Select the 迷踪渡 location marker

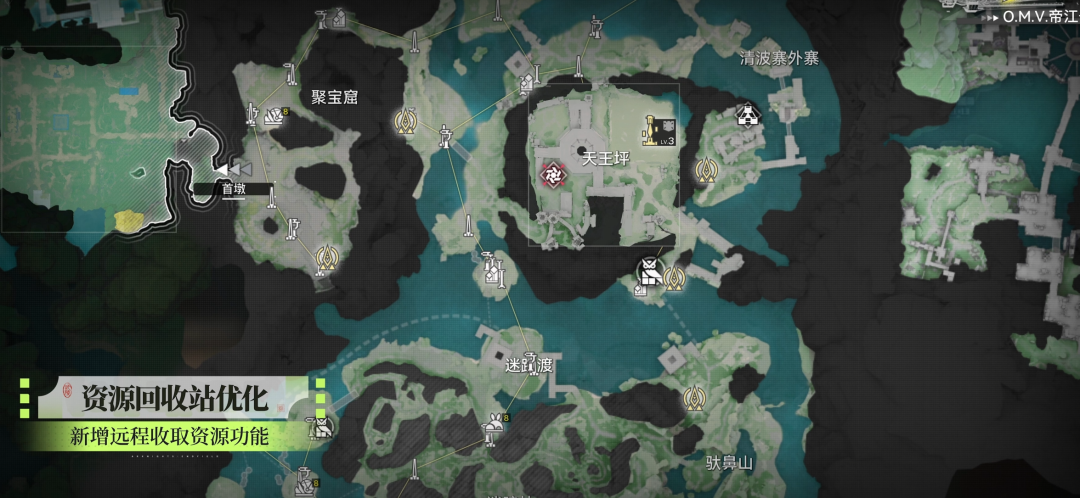529,366
